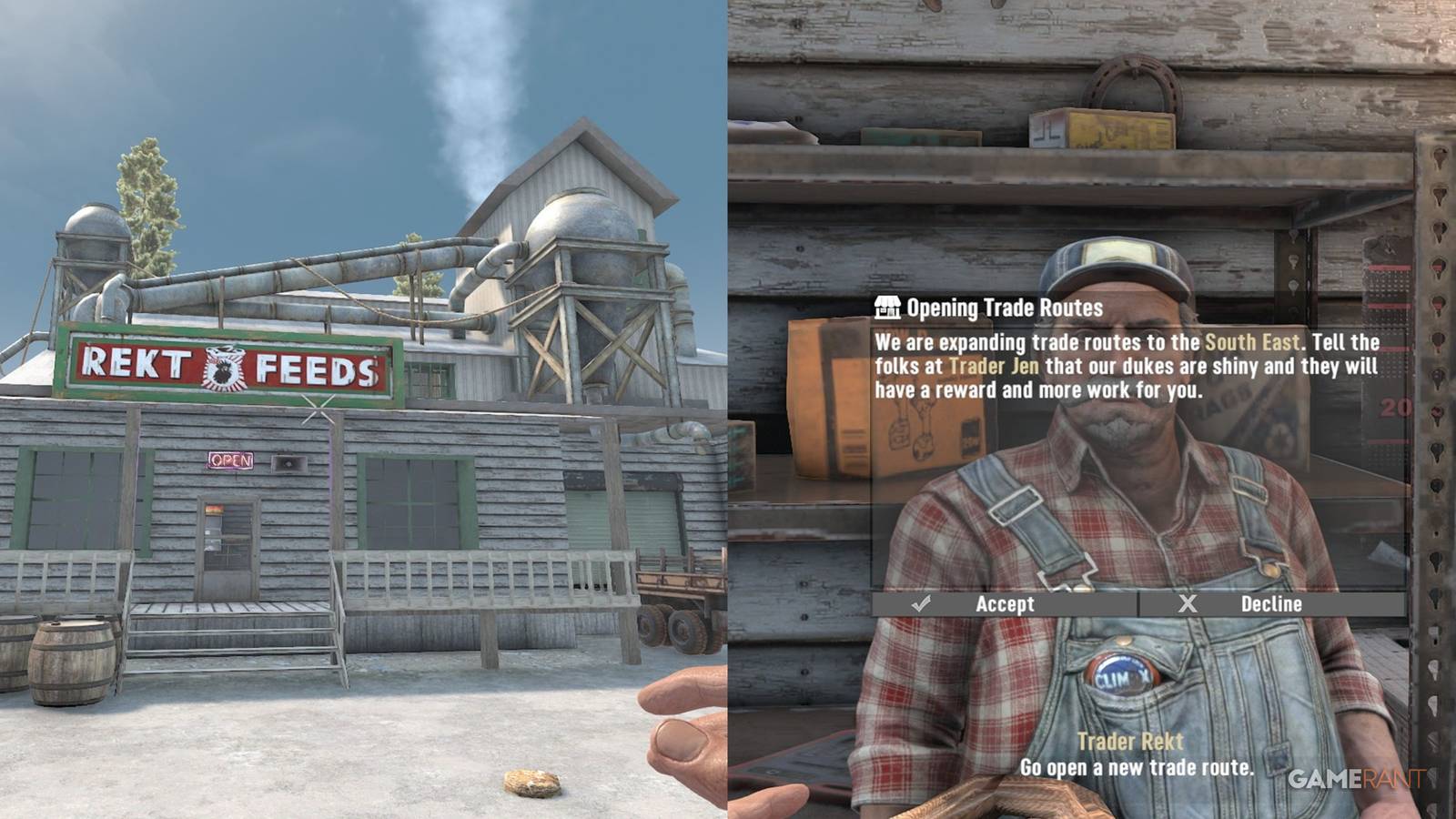Select the checkmark icon on the Accept bar
The width and height of the screenshot is (1456, 819).
923,603
